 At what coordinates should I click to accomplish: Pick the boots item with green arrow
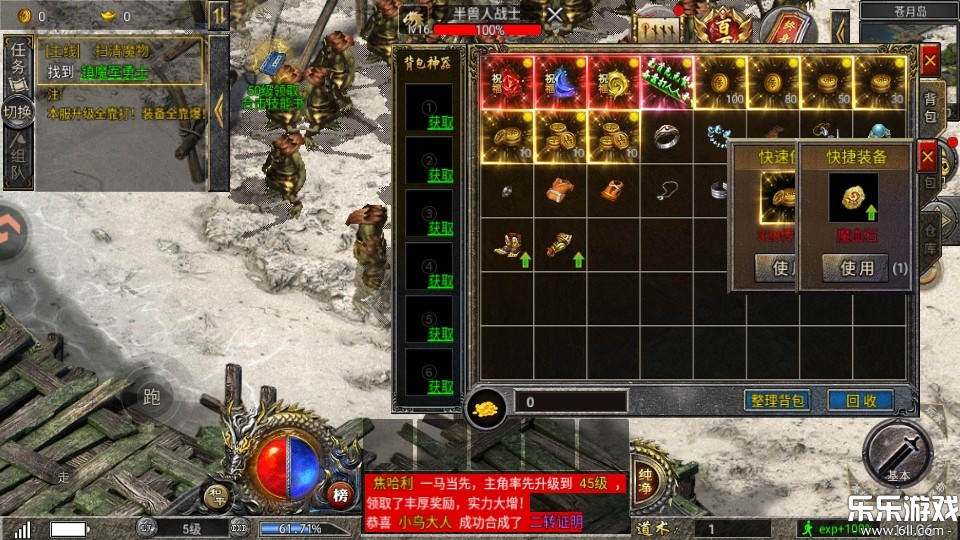(x=507, y=245)
